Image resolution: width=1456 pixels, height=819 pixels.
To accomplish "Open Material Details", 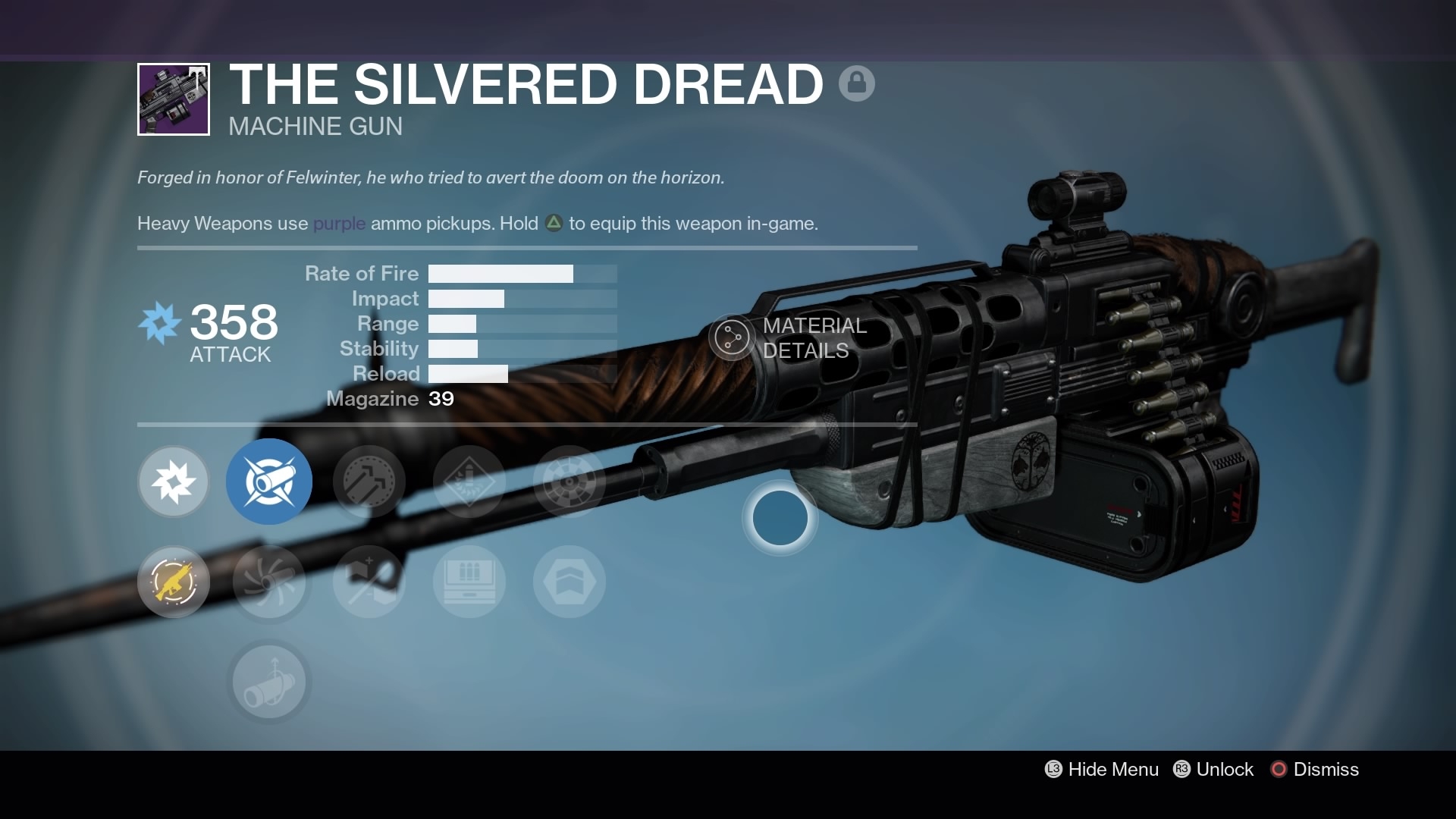I will 789,338.
